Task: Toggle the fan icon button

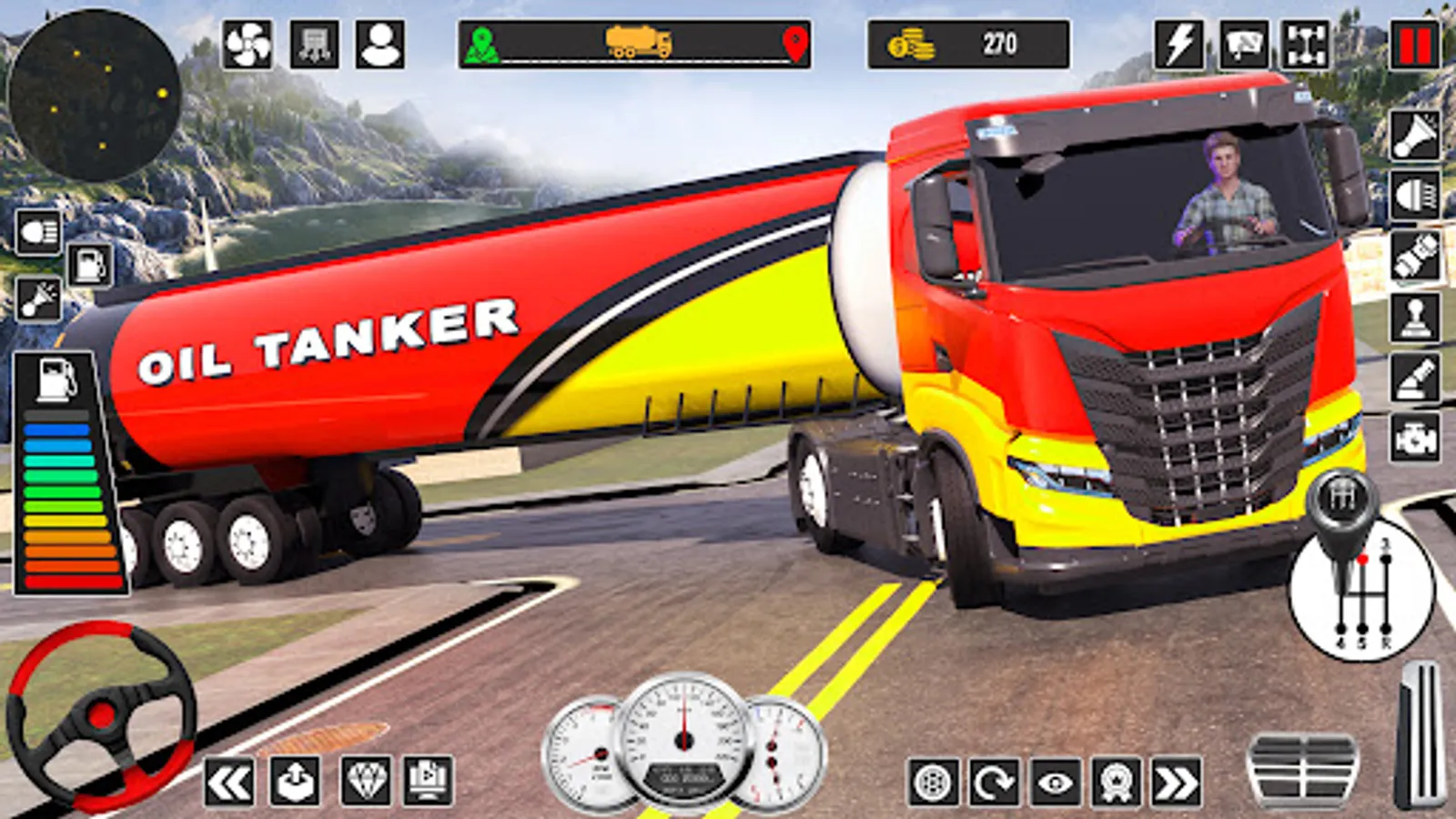Action: [248, 45]
